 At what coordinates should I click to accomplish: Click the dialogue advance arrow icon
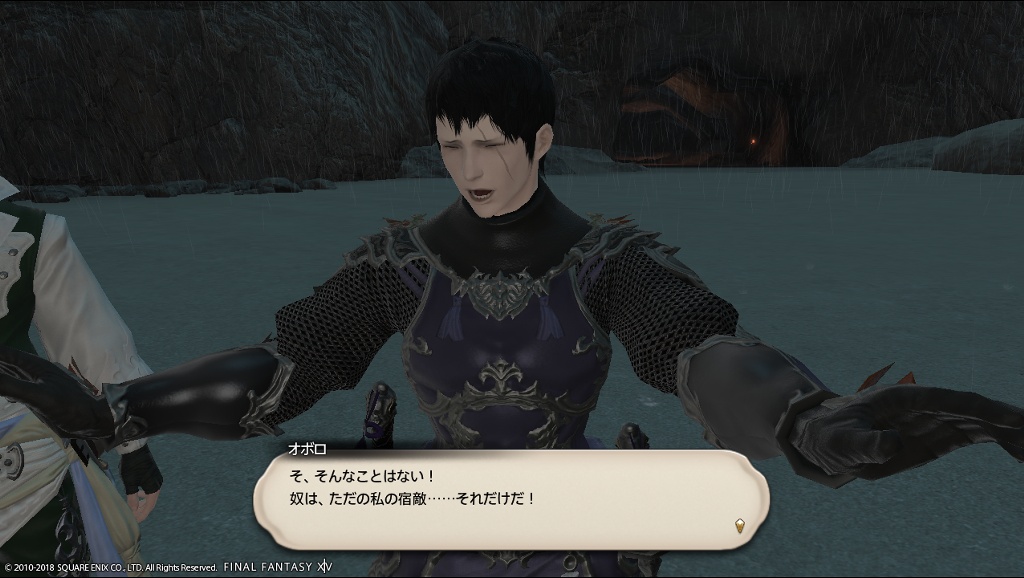click(x=739, y=525)
